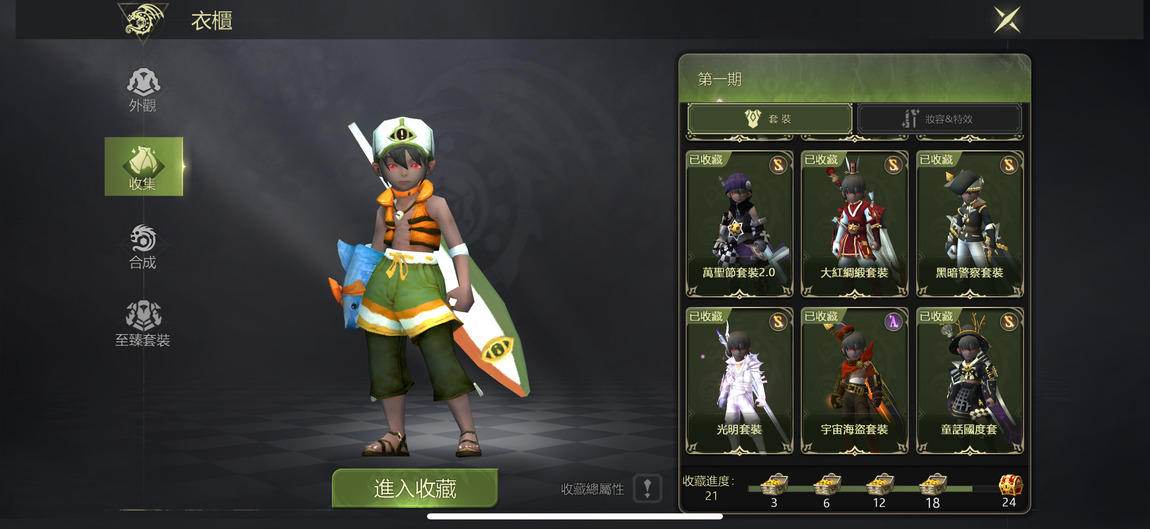The height and width of the screenshot is (529, 1150).
Task: Select the 萬聖節套裝2.0 outfit card
Action: tap(739, 223)
